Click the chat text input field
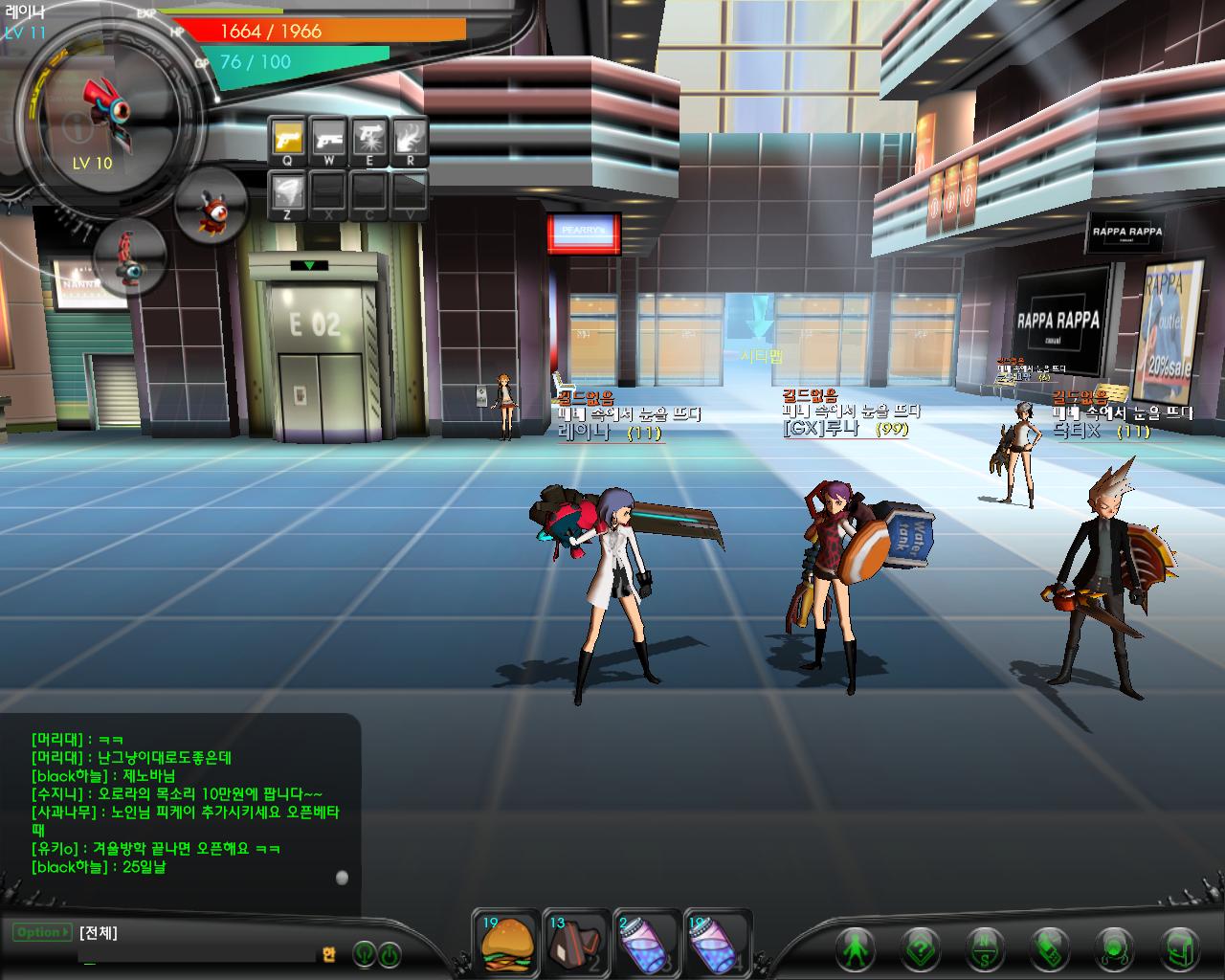Viewport: 1225px width, 980px height. point(196,953)
